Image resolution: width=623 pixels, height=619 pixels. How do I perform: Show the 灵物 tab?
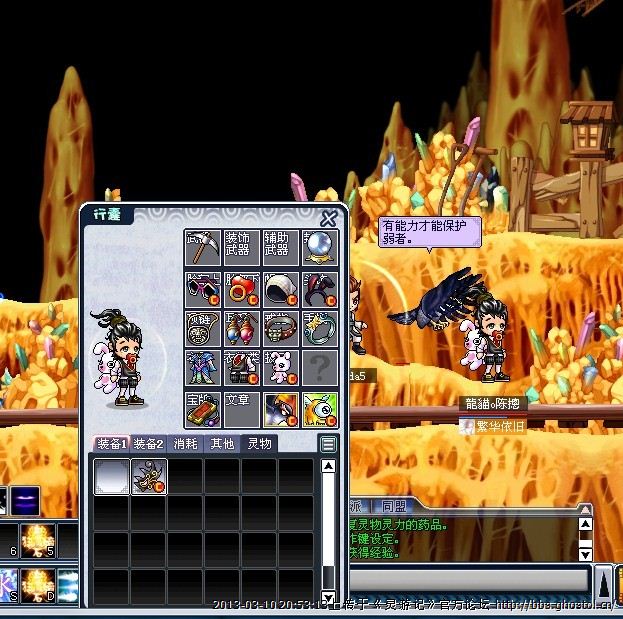[x=259, y=444]
